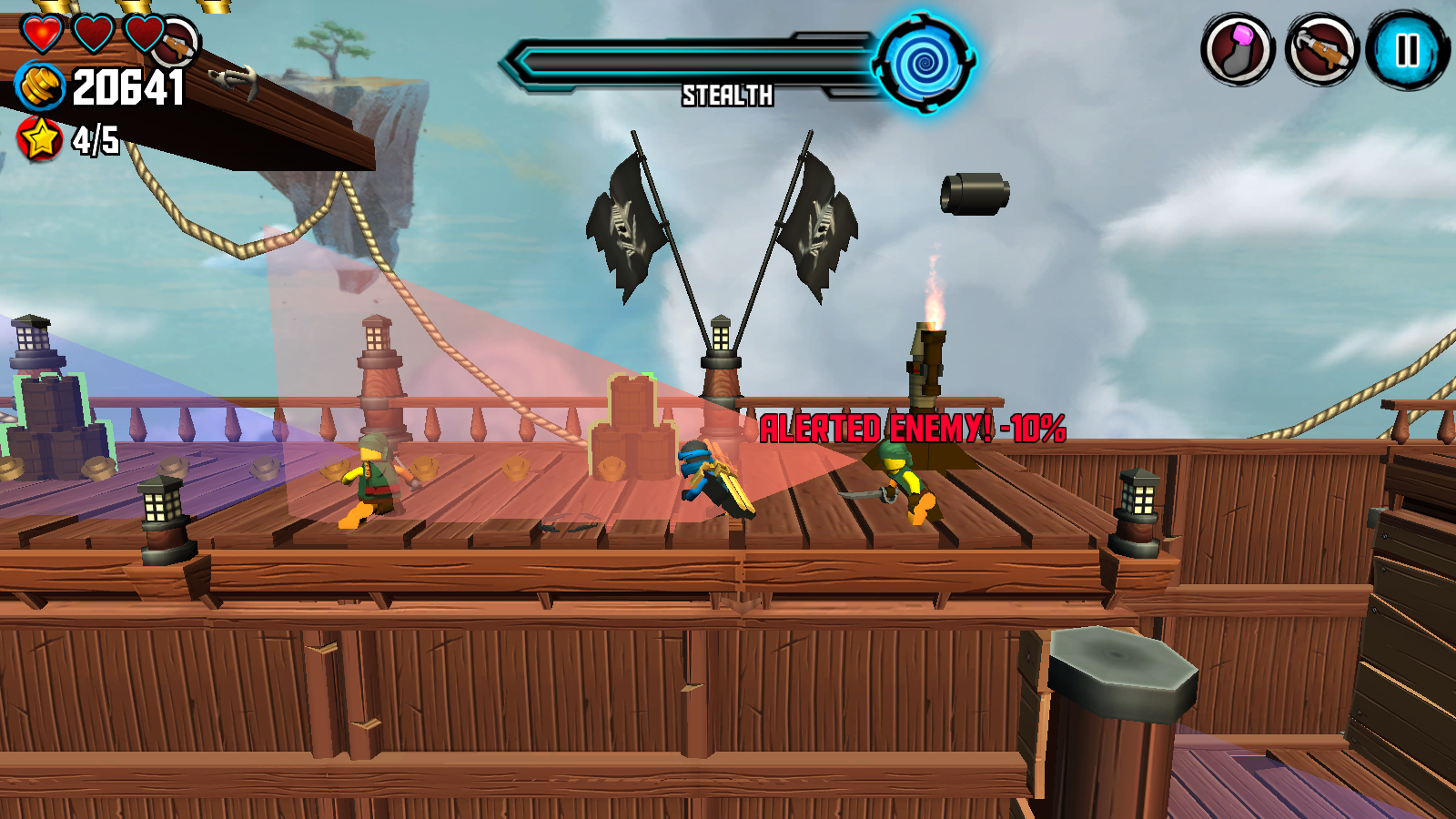
Task: Click the STEALTH label under the meter
Action: 727,95
